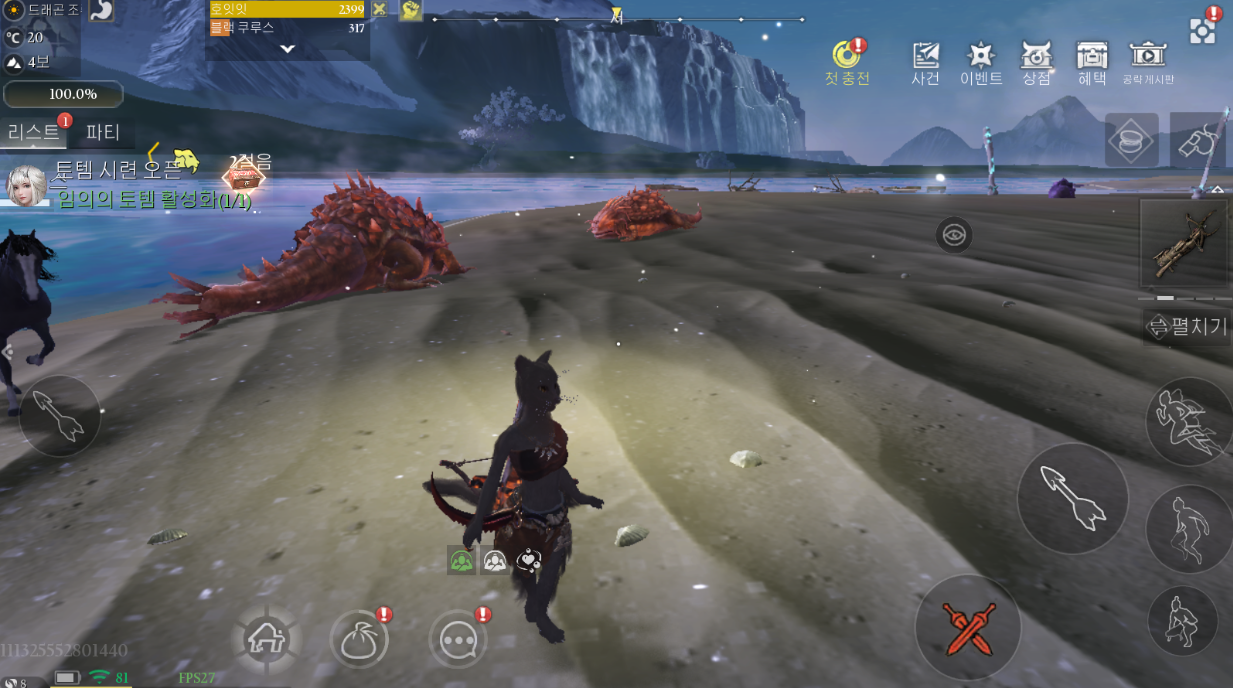This screenshot has height=688, width=1233.
Task: Open the home building menu icon
Action: (267, 637)
